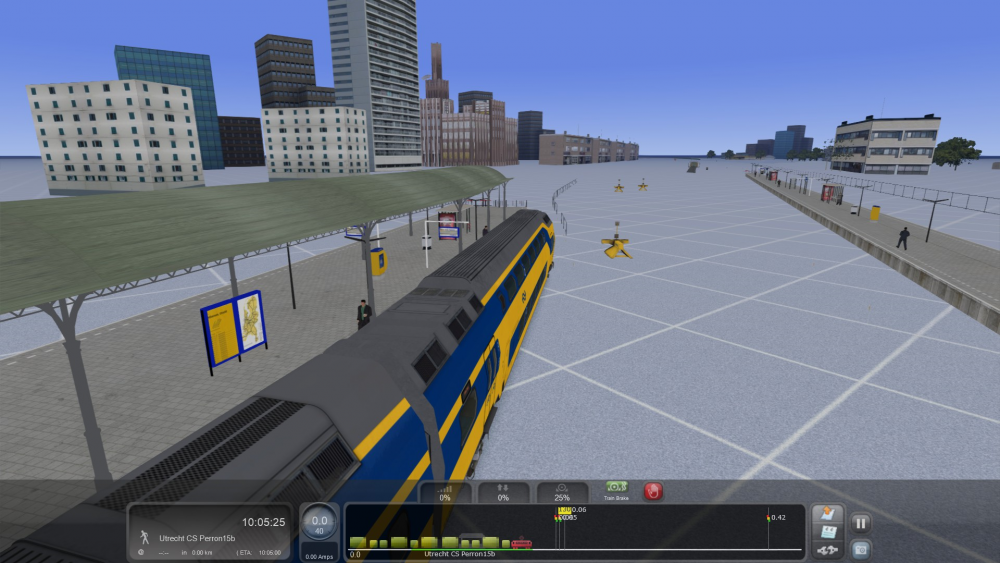The image size is (1000, 563).
Task: Select the throttle control showing 0%
Action: [444, 492]
